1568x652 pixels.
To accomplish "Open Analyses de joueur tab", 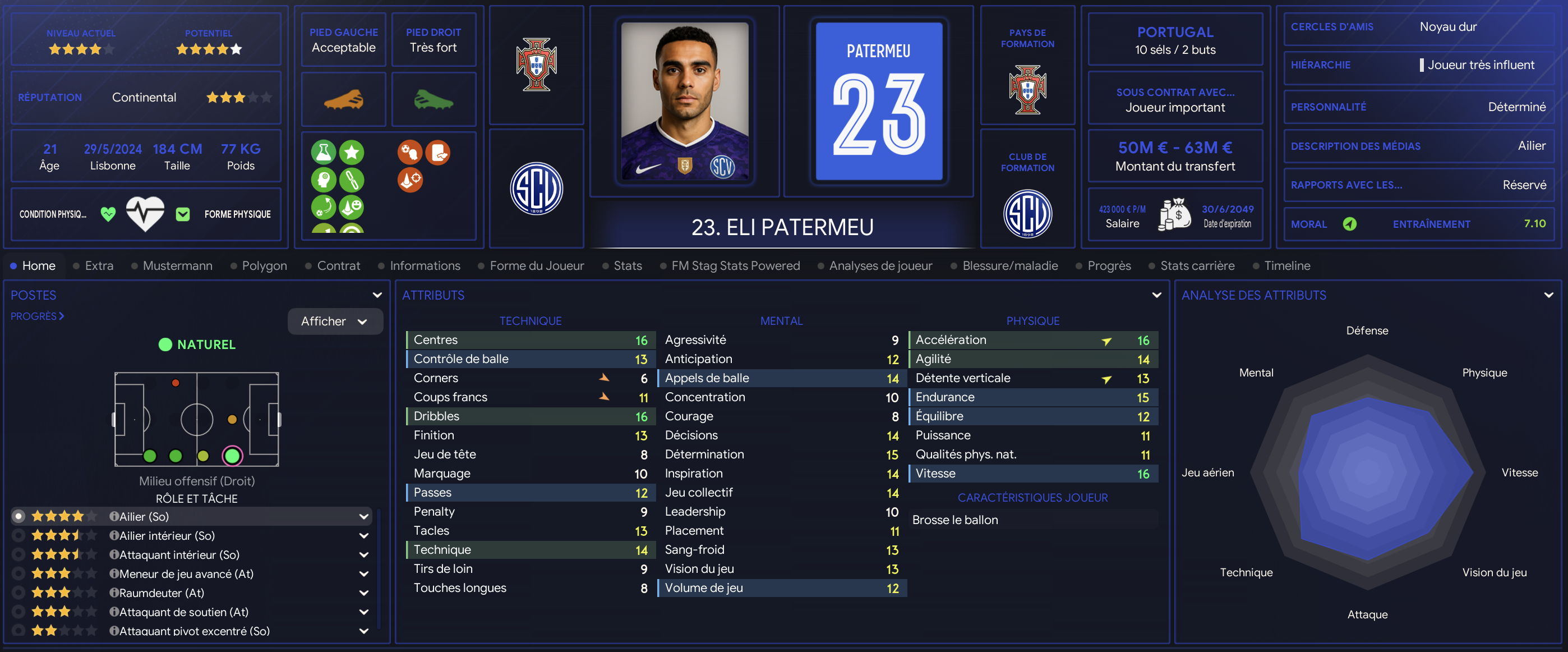I will [x=880, y=266].
